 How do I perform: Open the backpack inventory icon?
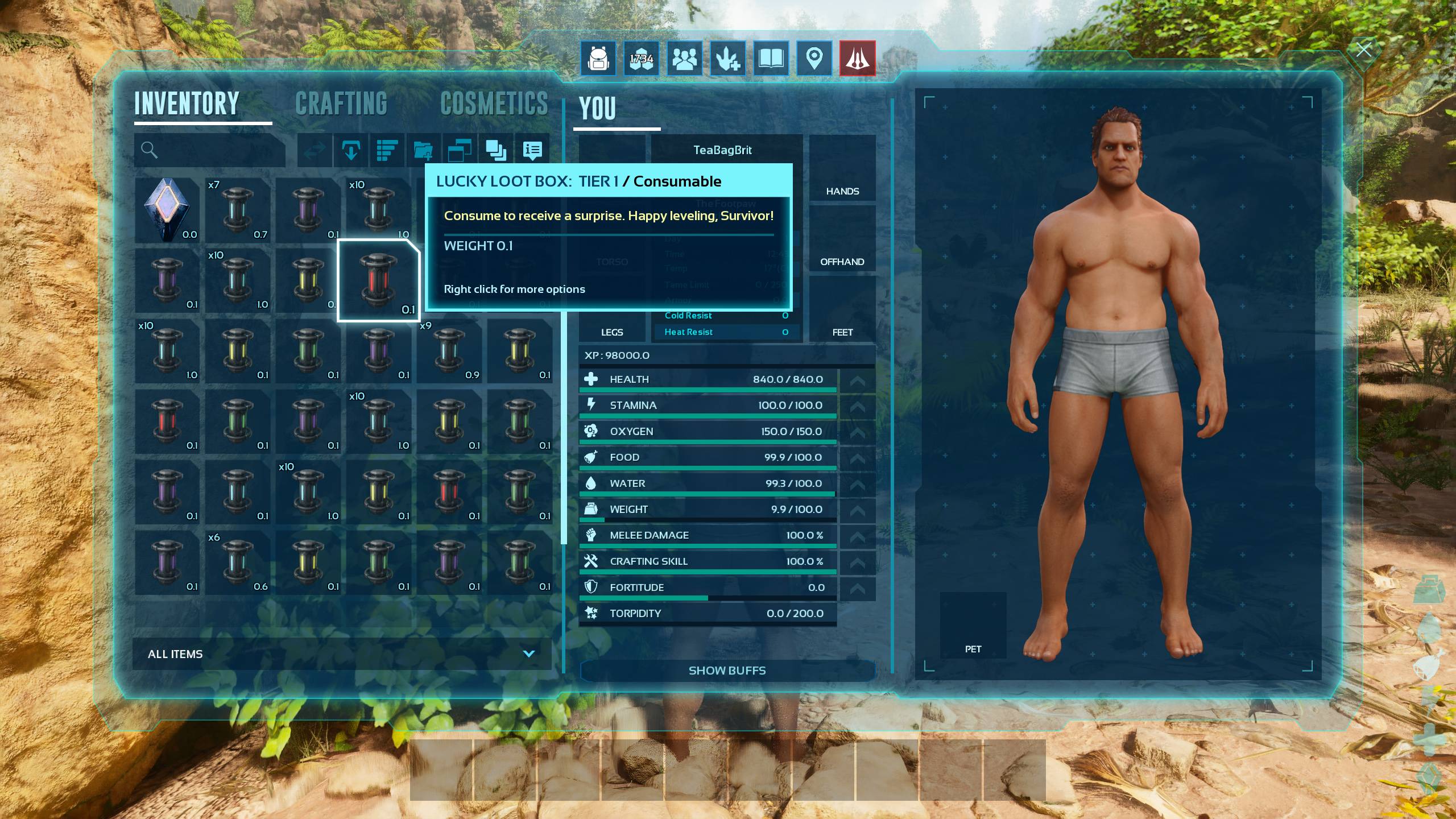point(598,58)
